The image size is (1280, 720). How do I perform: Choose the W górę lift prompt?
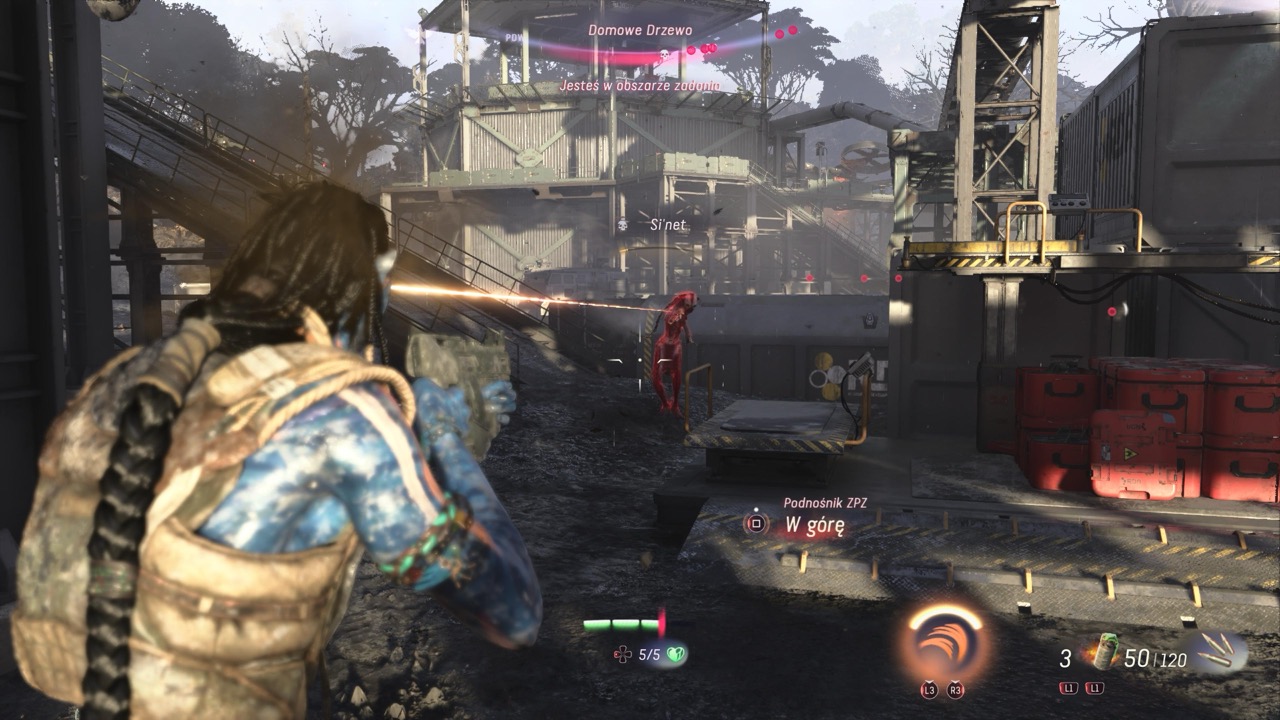814,525
